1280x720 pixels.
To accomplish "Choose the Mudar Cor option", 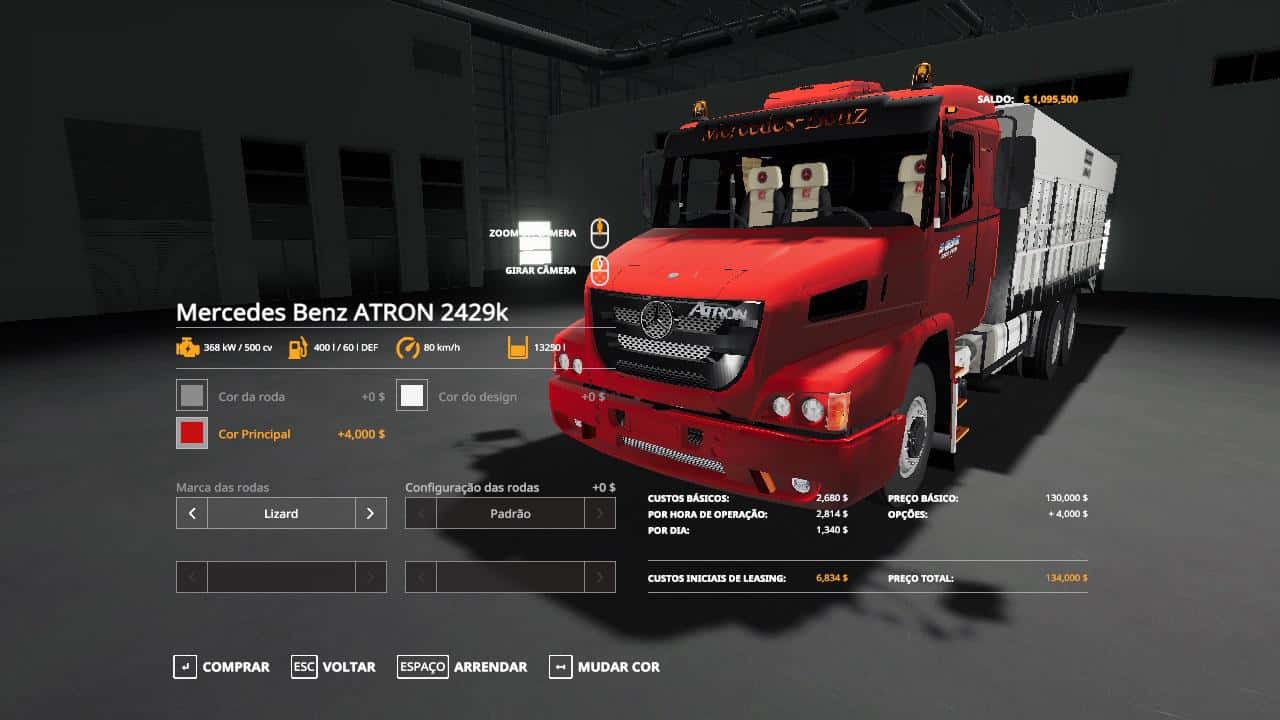I will tap(604, 667).
